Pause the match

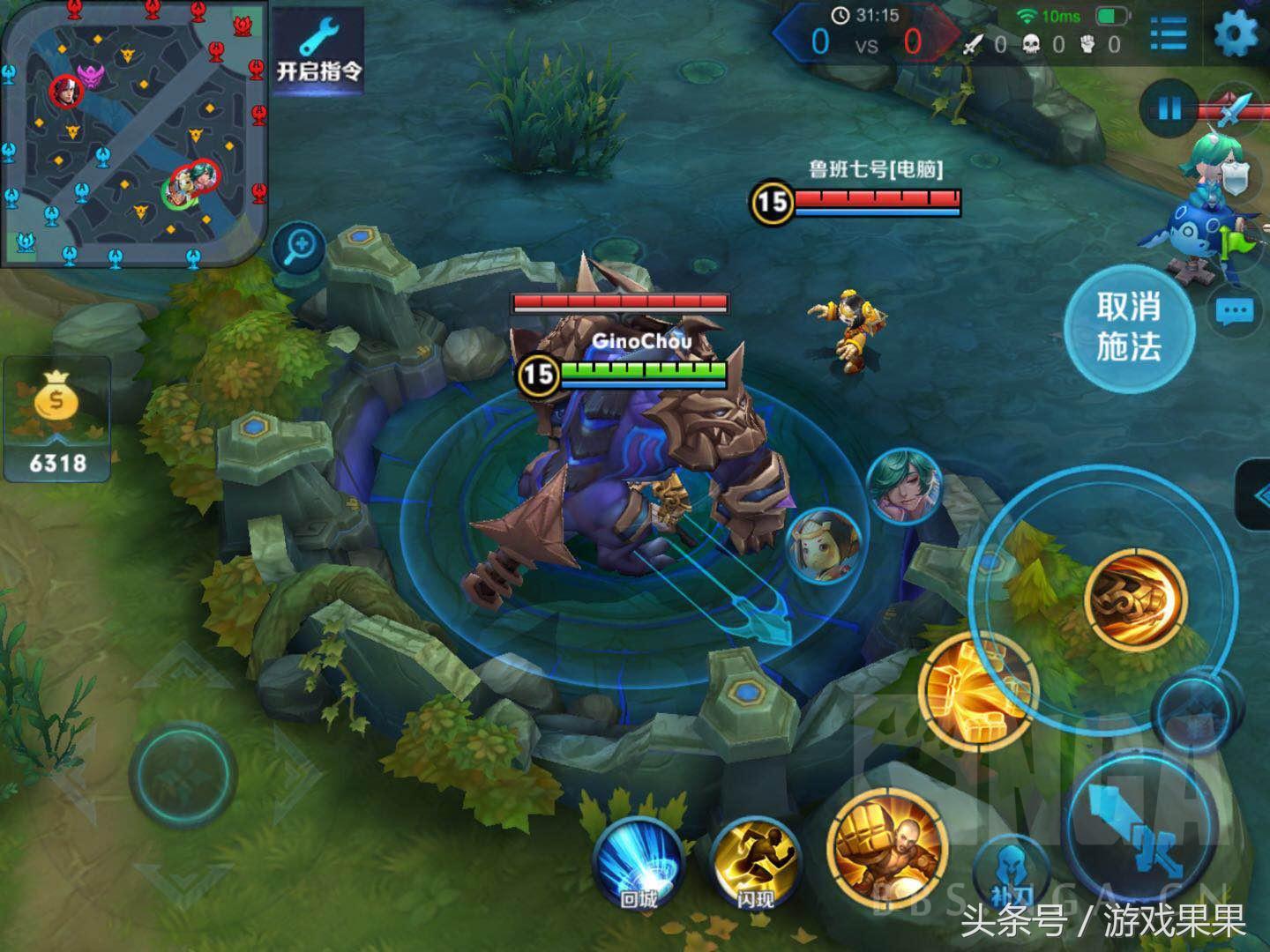coord(1169,109)
